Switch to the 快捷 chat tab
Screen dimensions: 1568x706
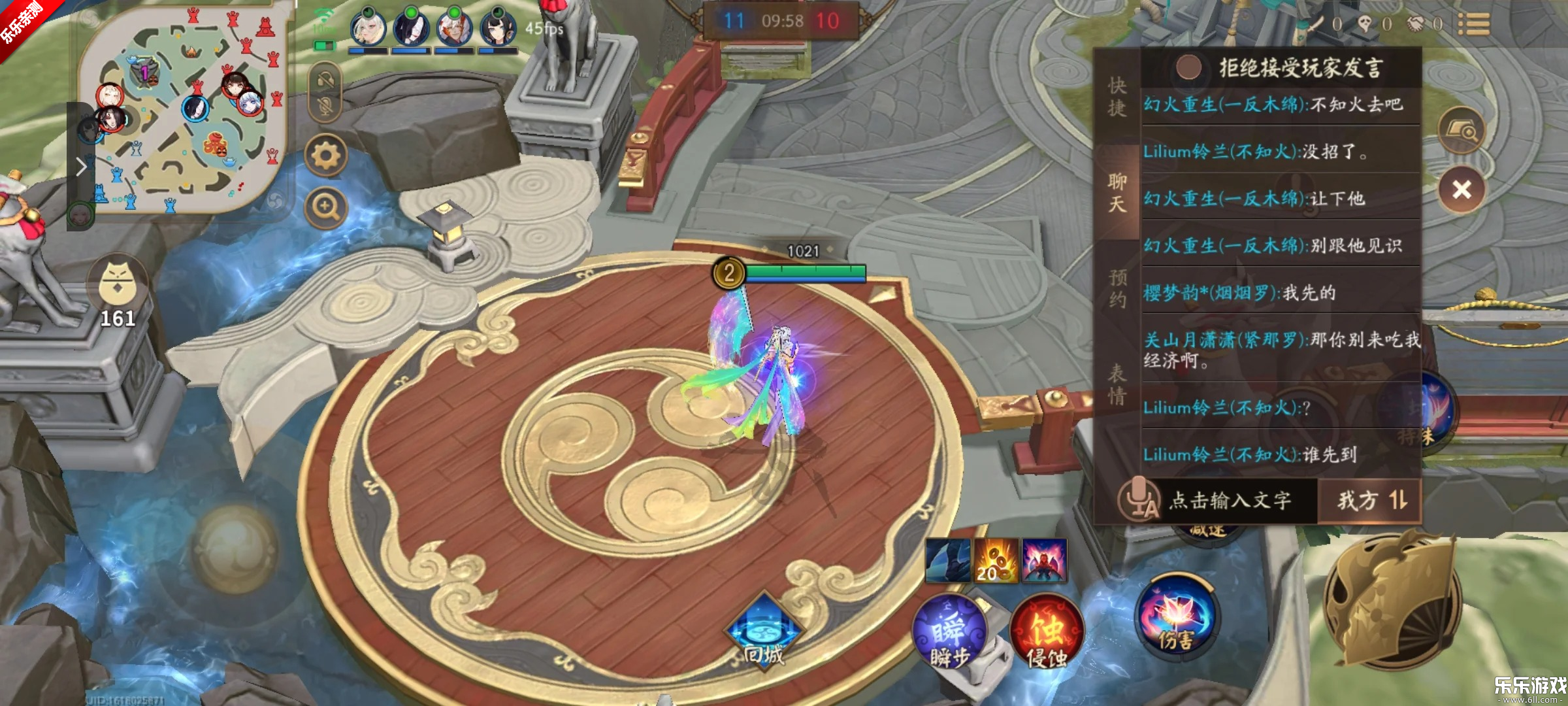point(1117,97)
